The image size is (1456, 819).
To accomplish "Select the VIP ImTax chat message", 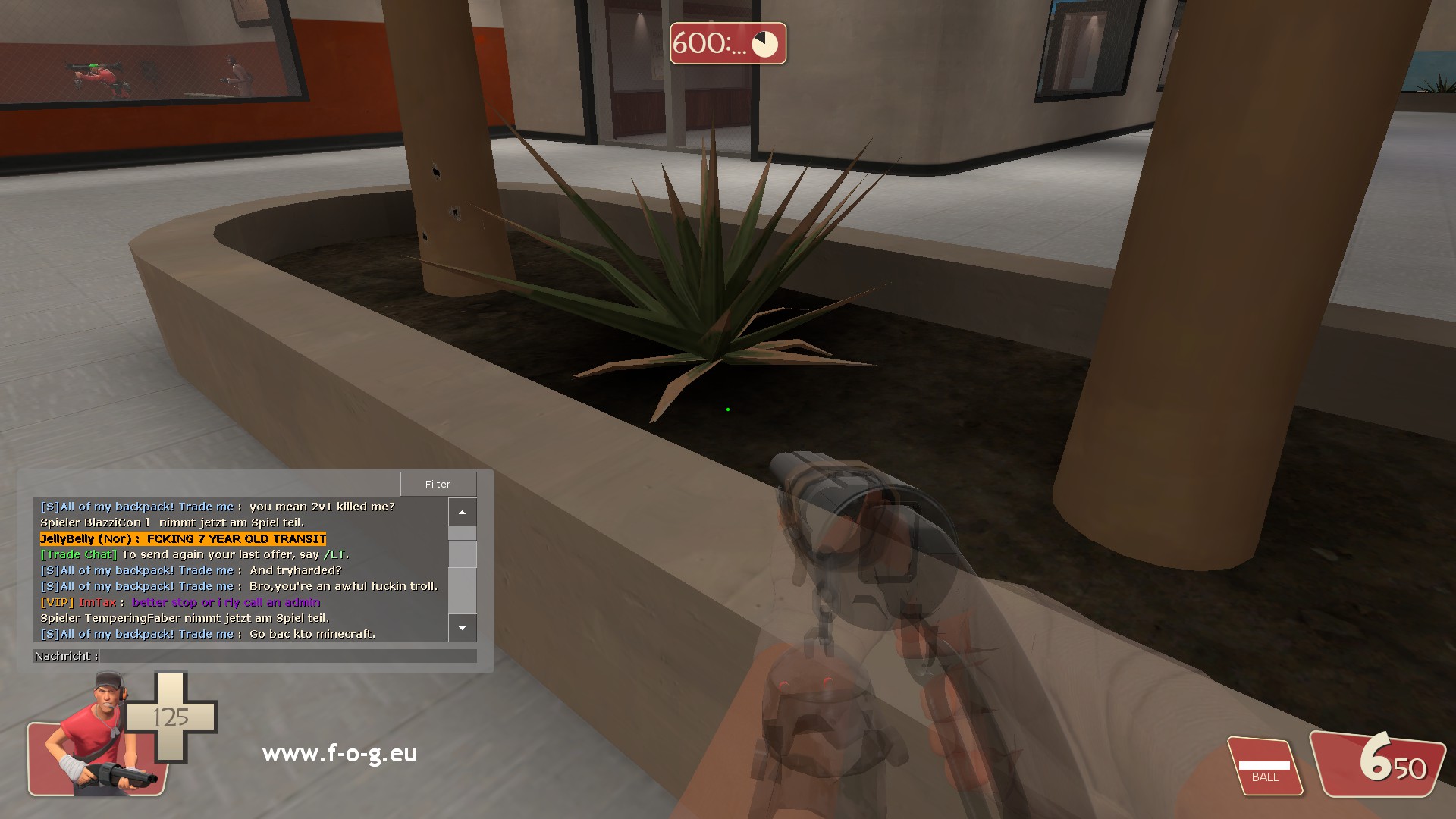I will click(x=180, y=602).
